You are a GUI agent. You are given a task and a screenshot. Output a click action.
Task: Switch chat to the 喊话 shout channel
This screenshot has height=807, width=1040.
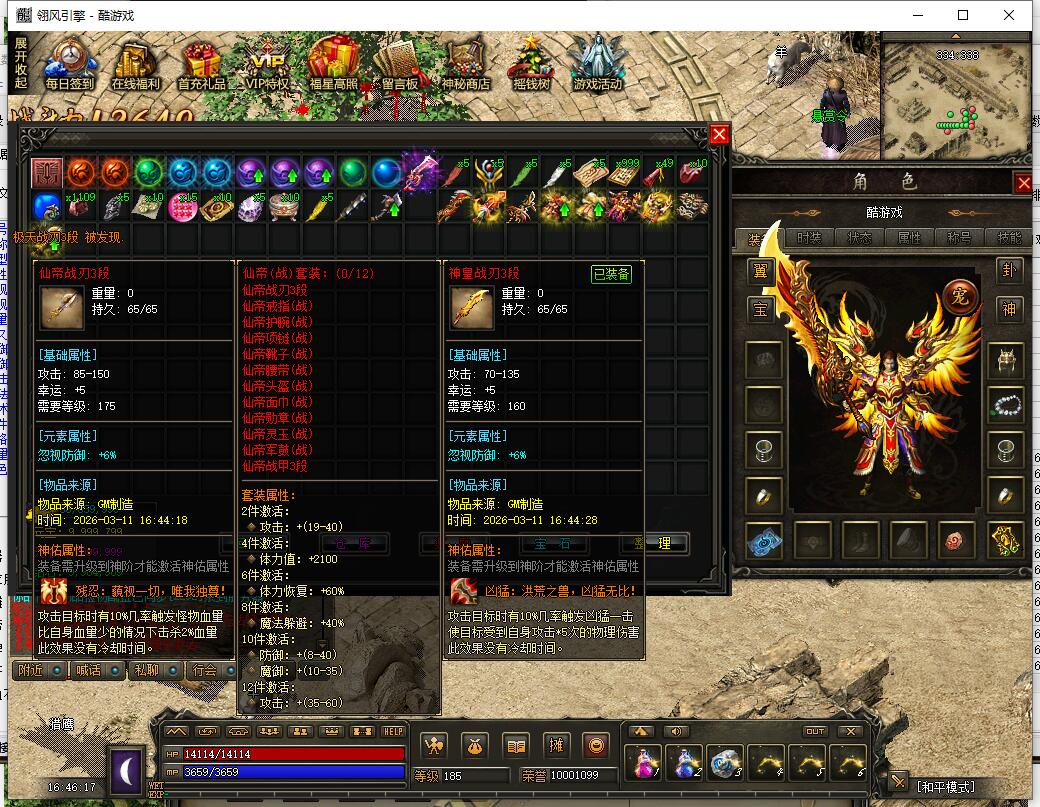pyautogui.click(x=88, y=670)
